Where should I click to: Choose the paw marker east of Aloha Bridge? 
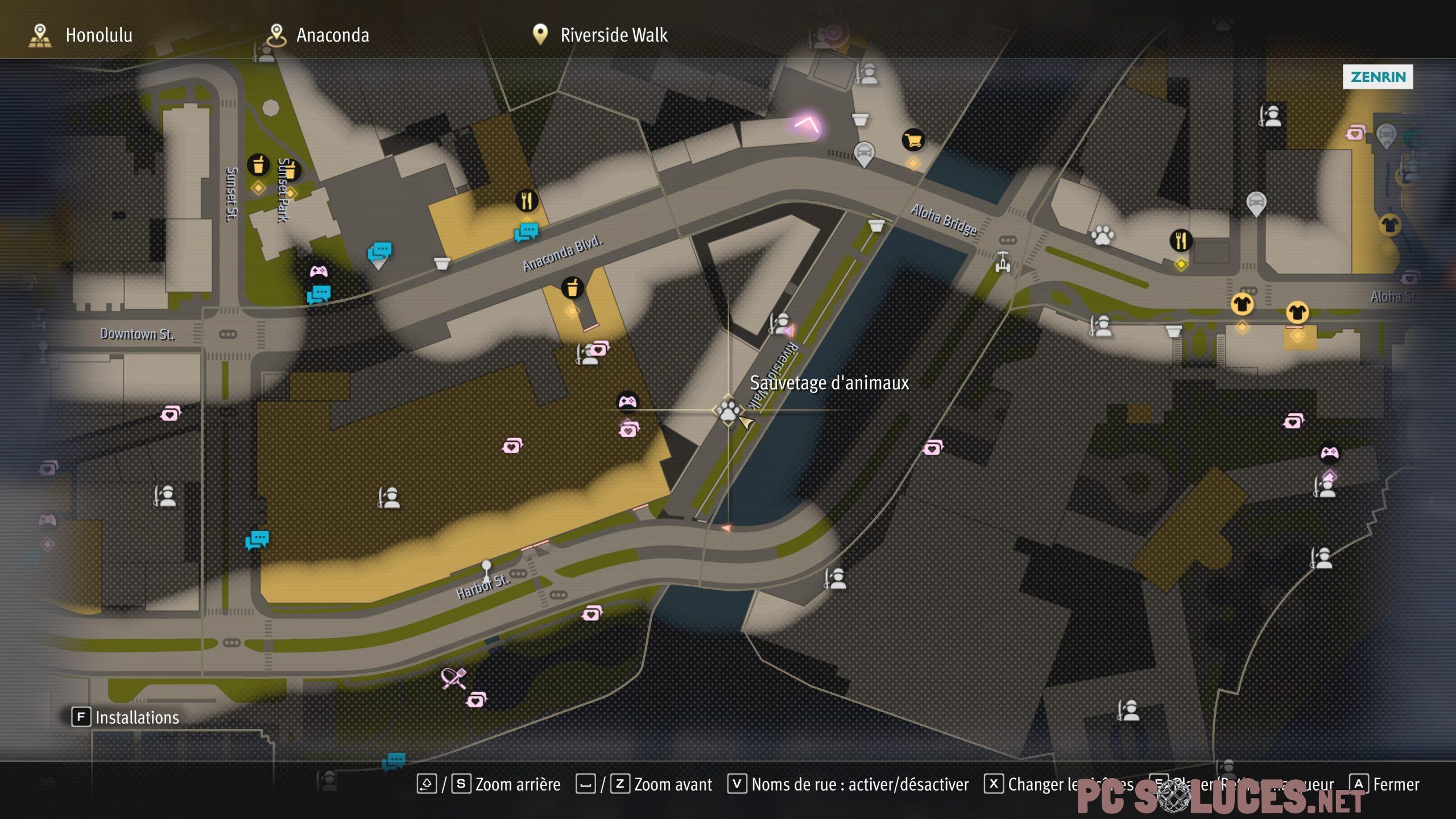[1102, 235]
